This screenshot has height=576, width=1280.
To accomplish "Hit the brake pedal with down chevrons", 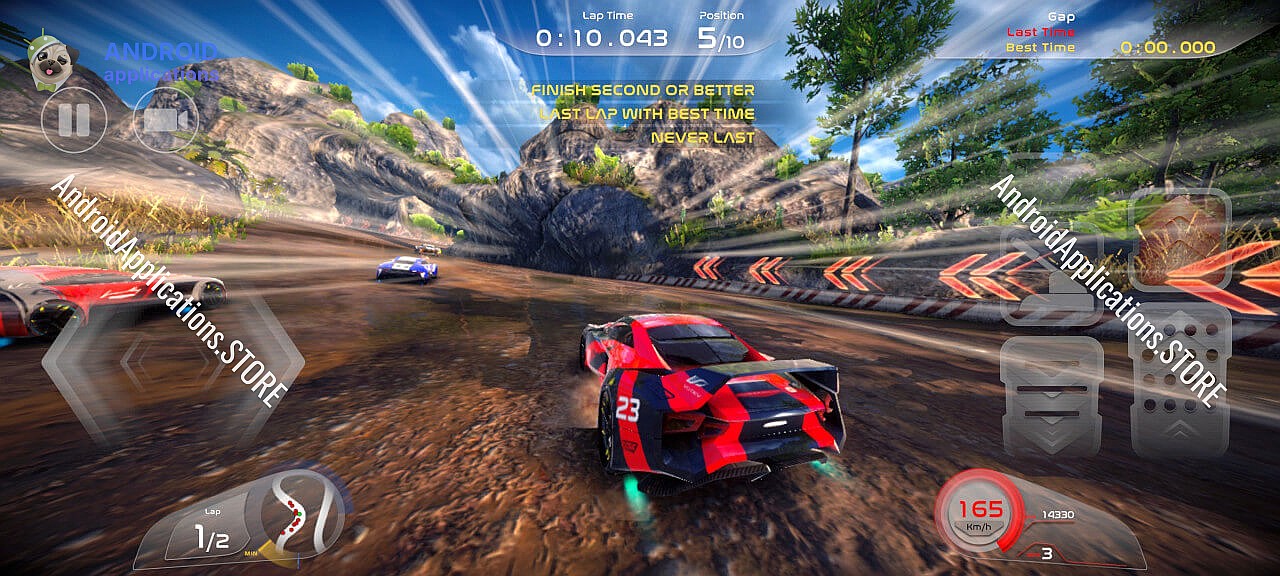I will 1051,397.
